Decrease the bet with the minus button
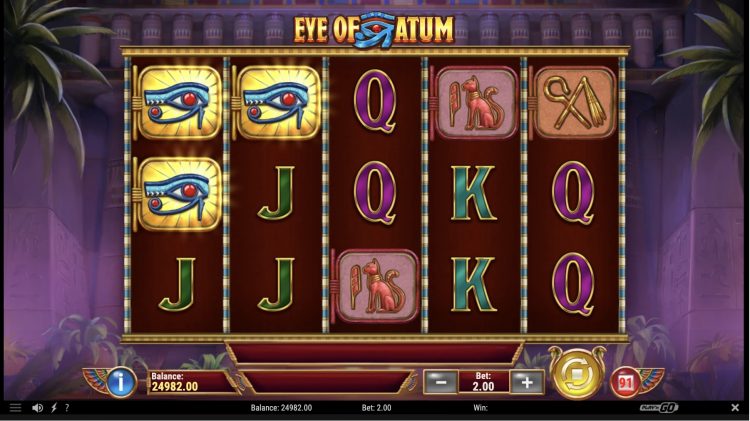The width and height of the screenshot is (750, 421). point(439,381)
